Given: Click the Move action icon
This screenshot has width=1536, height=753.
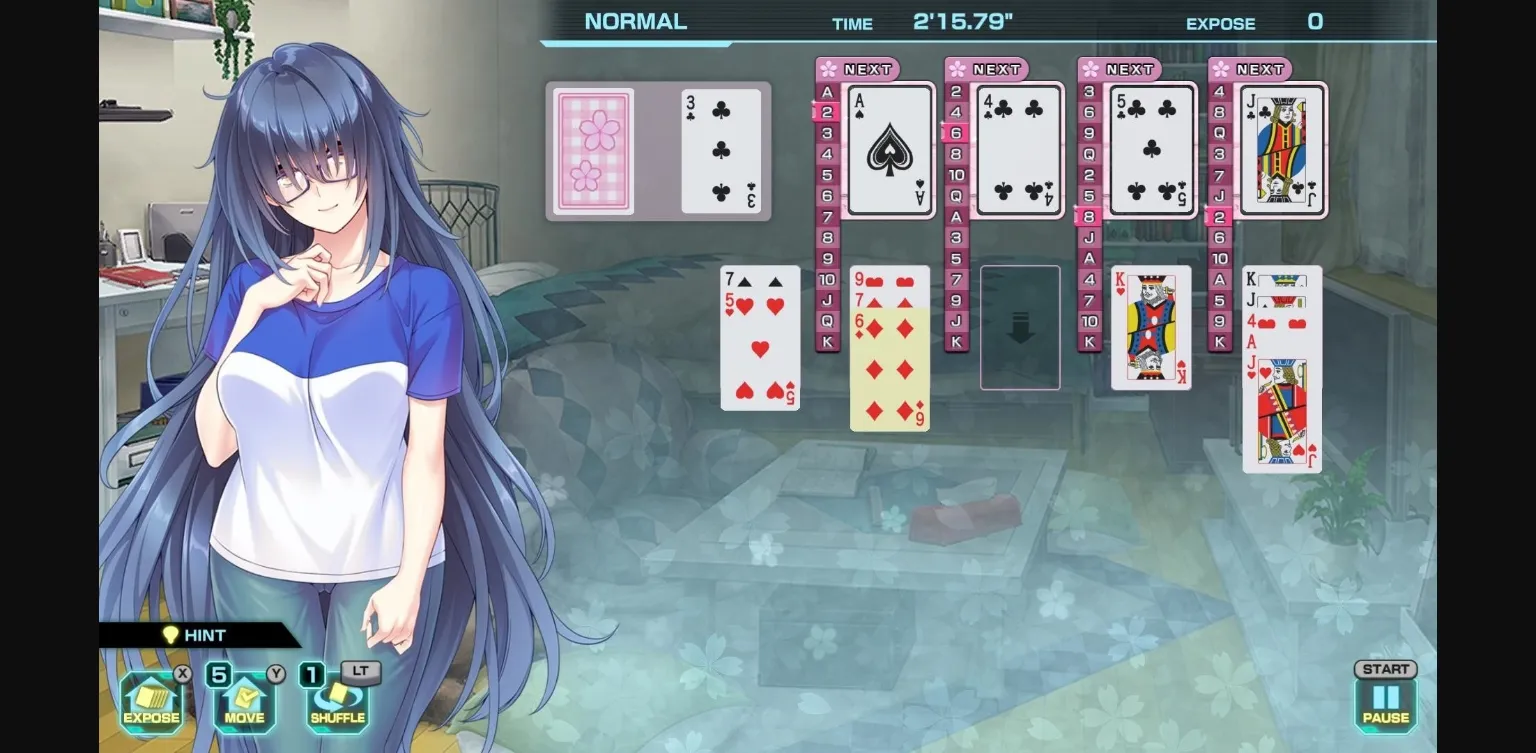Looking at the screenshot, I should click(x=243, y=704).
